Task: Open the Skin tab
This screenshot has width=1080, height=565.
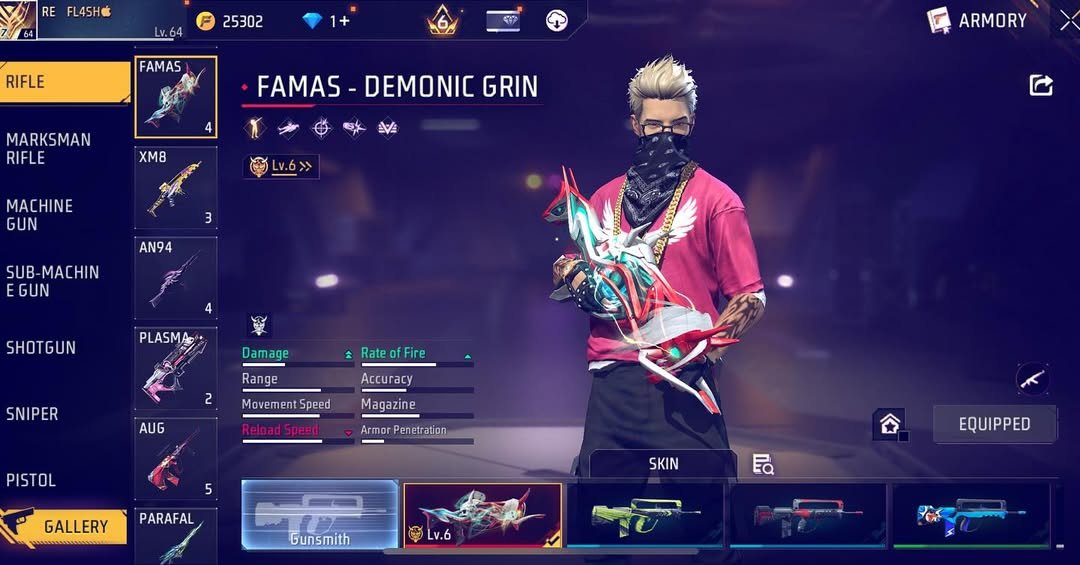Action: click(663, 464)
